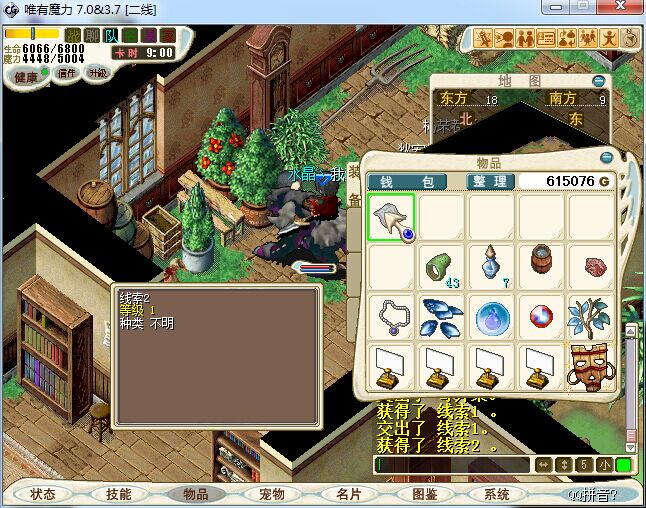This screenshot has width=646, height=508.
Task: Minimize the 物品 inventory window
Action: pyautogui.click(x=606, y=158)
